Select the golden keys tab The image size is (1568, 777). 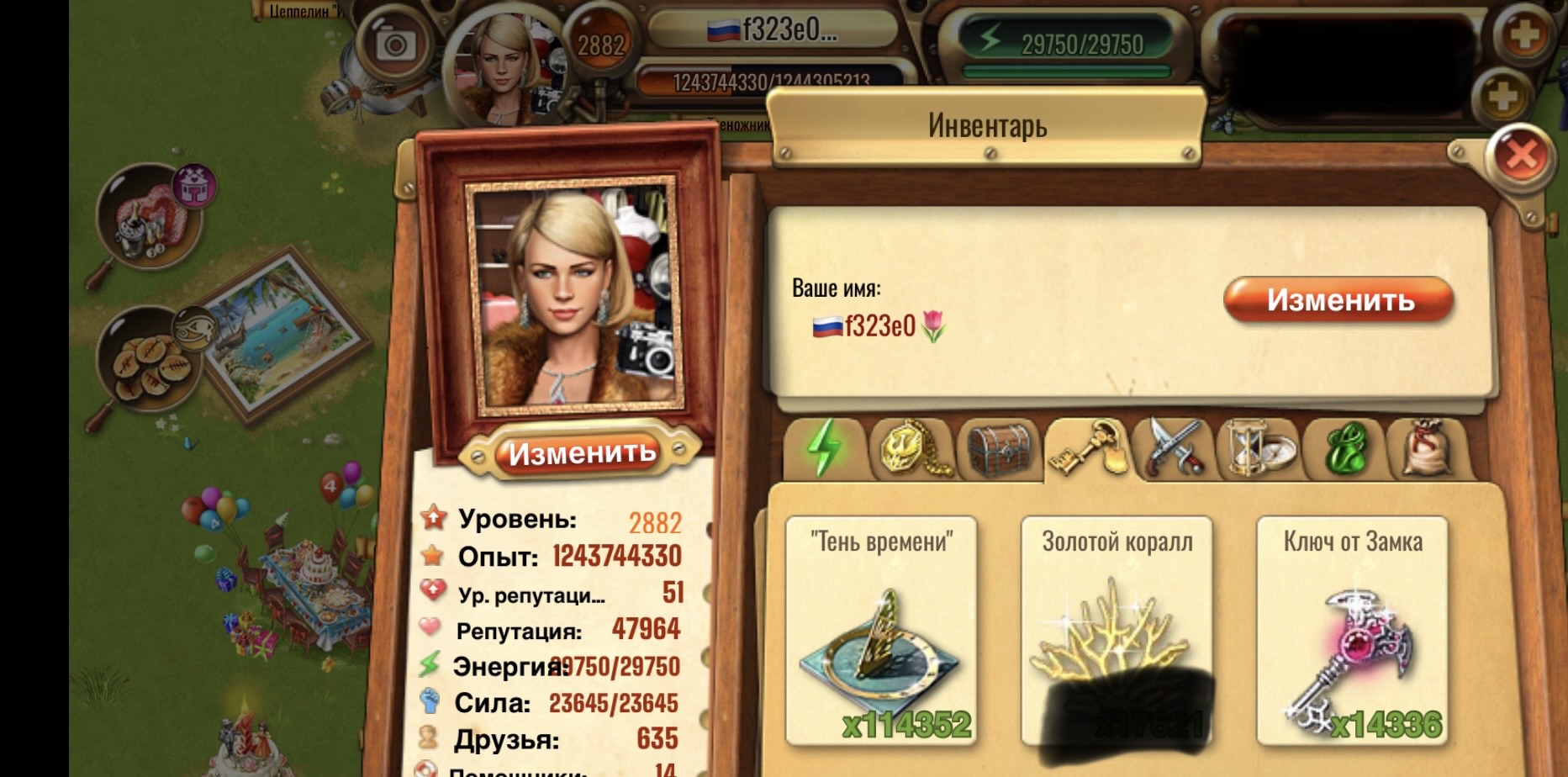click(1089, 449)
